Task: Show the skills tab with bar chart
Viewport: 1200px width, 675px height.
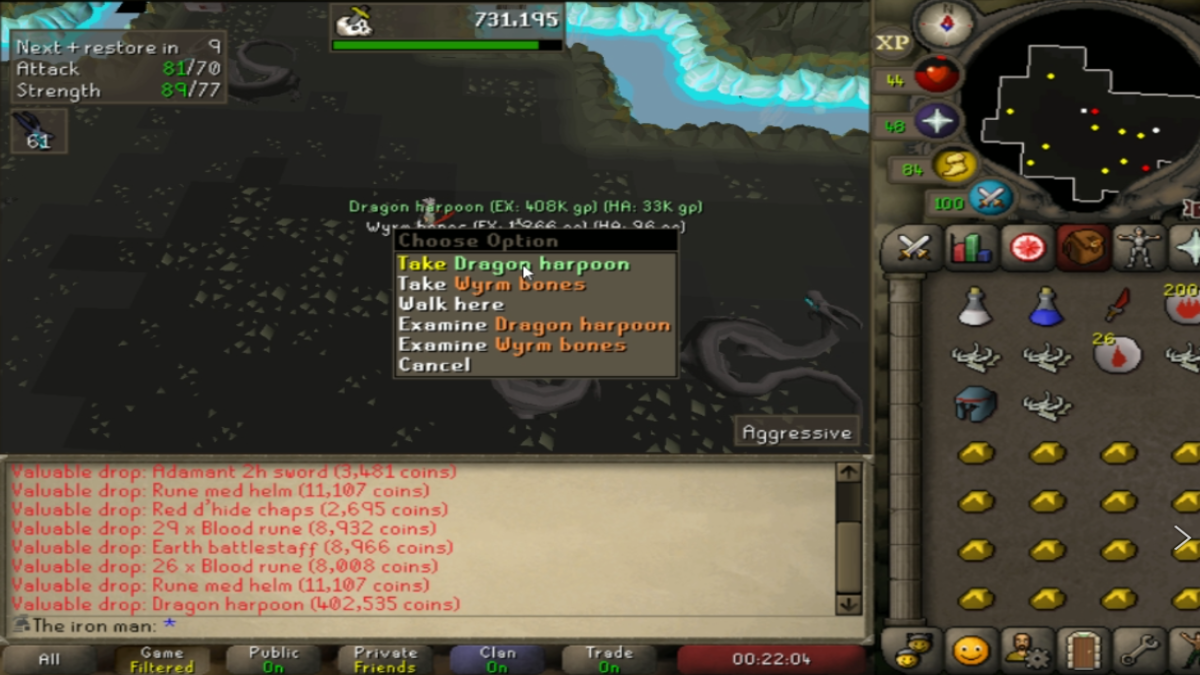Action: pos(970,247)
